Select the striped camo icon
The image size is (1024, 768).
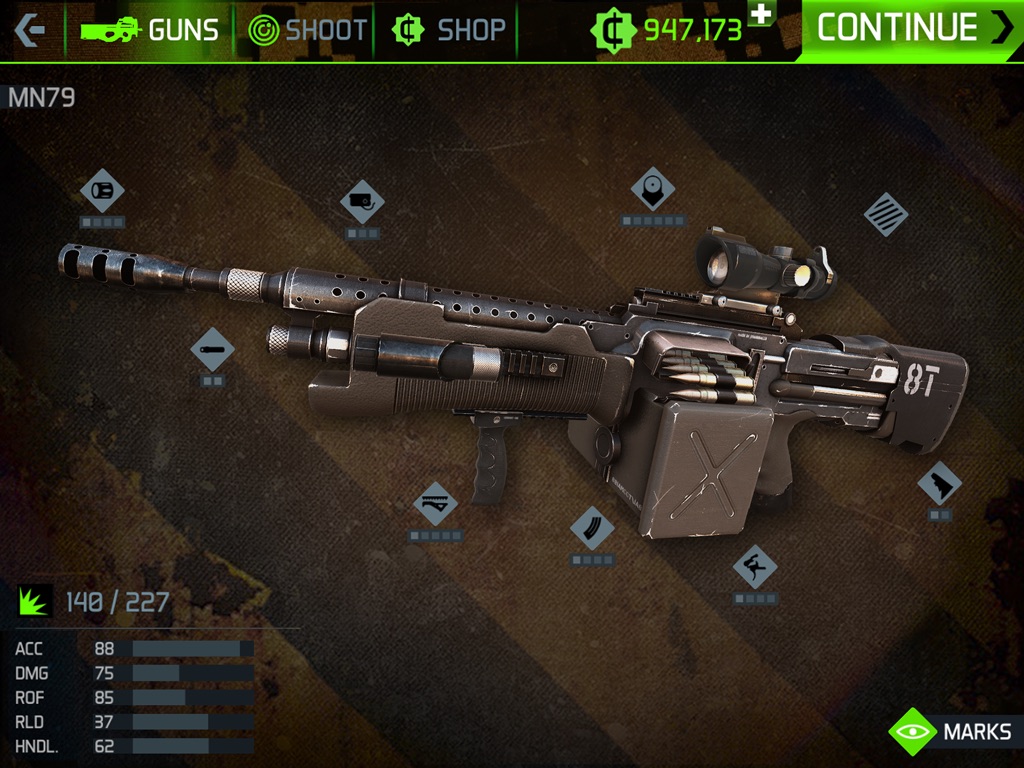(x=886, y=214)
